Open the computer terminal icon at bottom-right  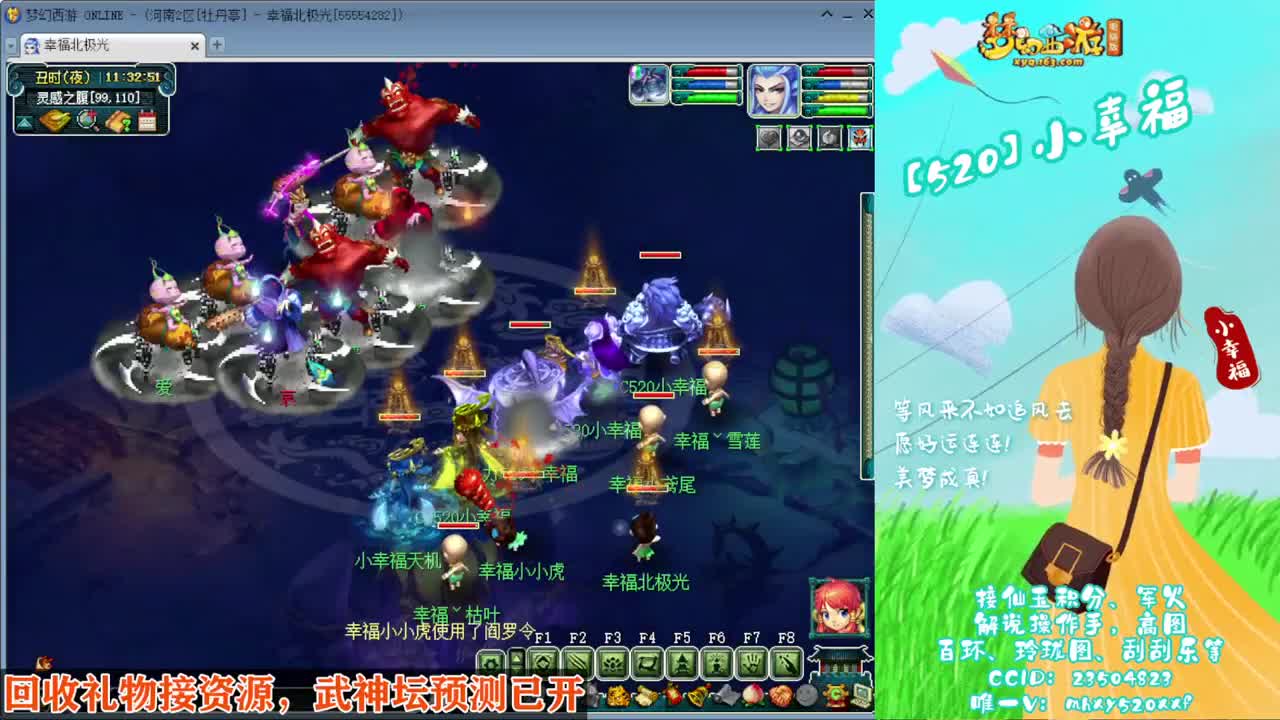pyautogui.click(x=860, y=695)
